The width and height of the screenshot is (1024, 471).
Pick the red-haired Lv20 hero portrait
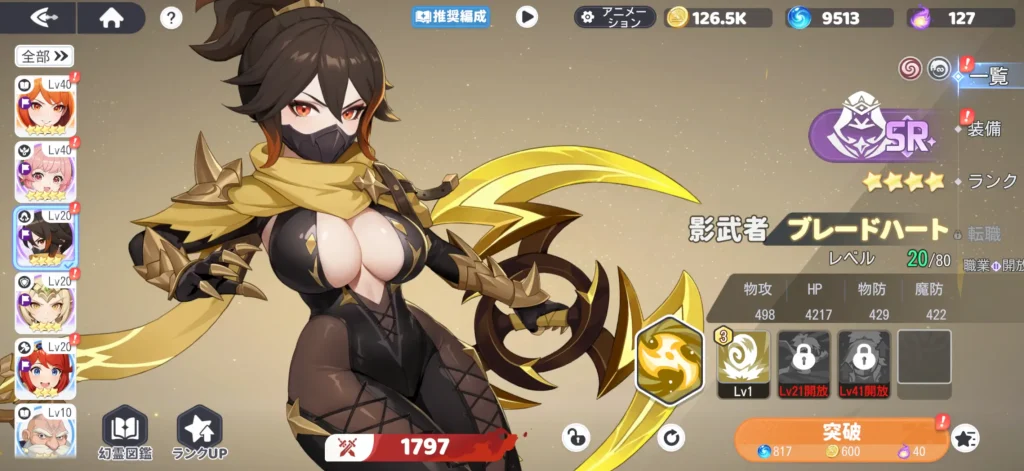(x=45, y=368)
